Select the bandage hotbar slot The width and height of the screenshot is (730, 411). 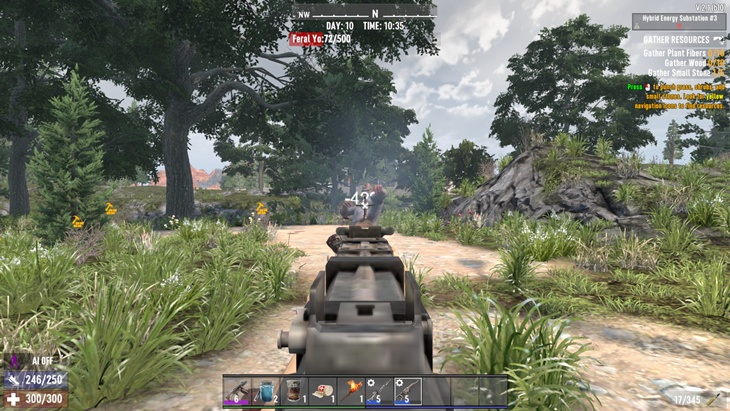tap(324, 391)
